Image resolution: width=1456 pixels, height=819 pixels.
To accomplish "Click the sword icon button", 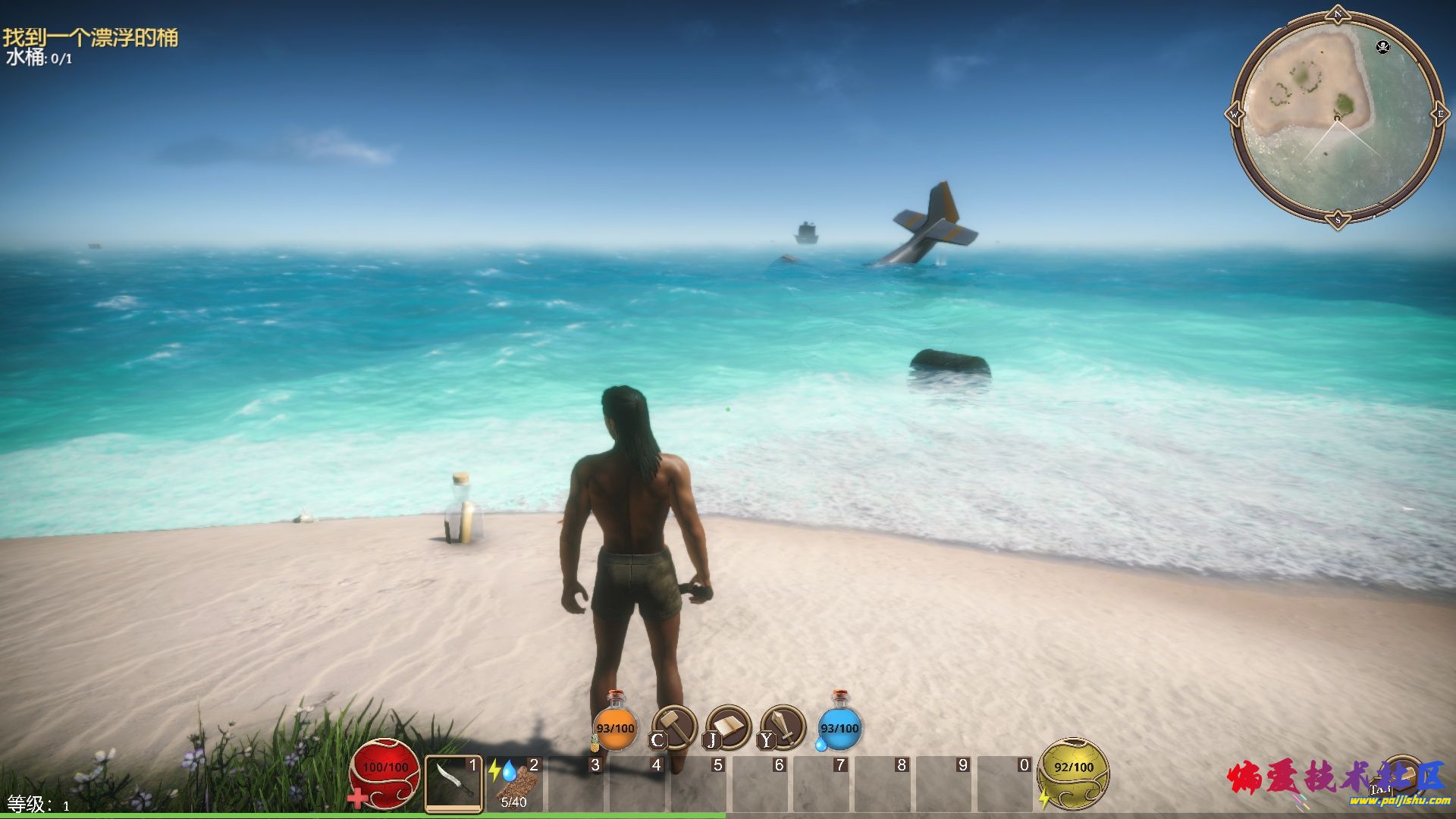I will click(783, 727).
